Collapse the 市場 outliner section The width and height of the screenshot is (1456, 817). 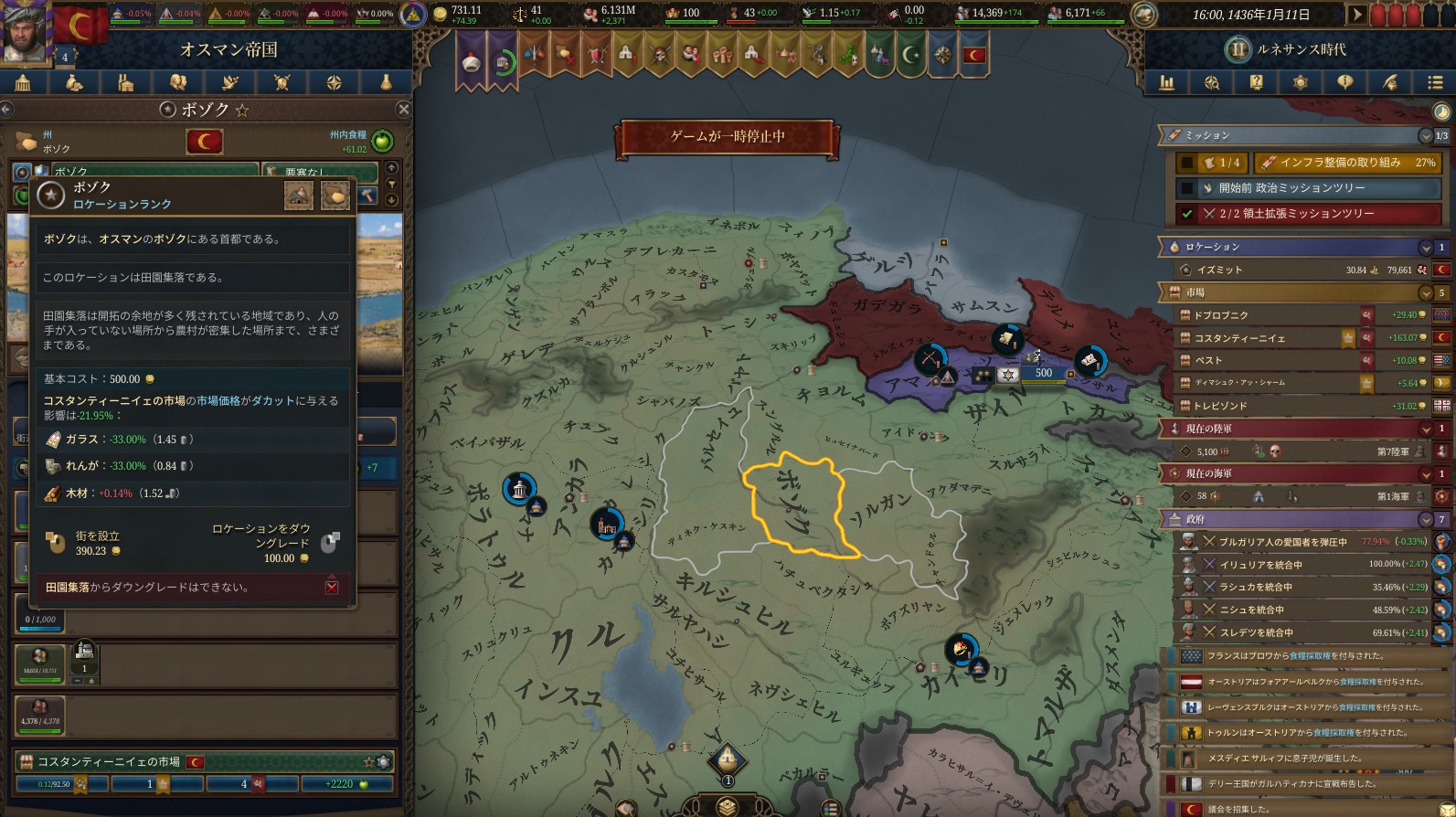(1425, 293)
